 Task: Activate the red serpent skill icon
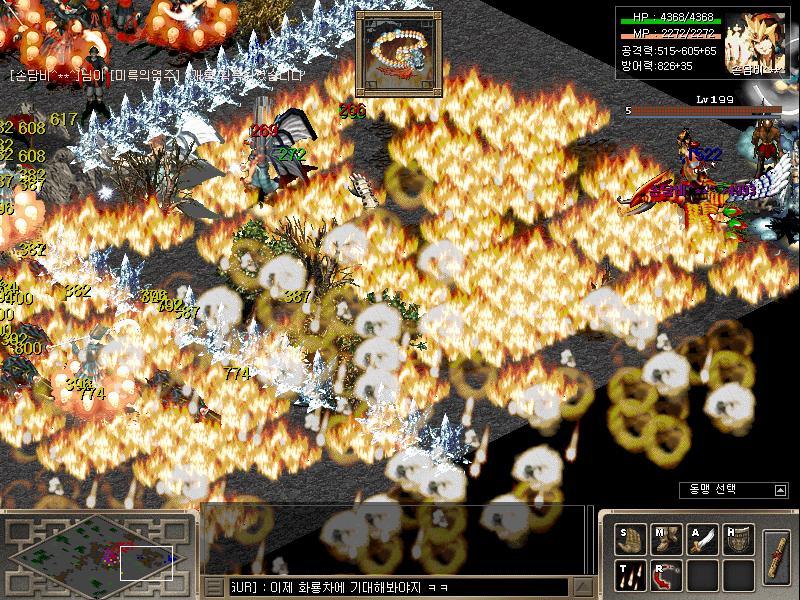pyautogui.click(x=666, y=575)
